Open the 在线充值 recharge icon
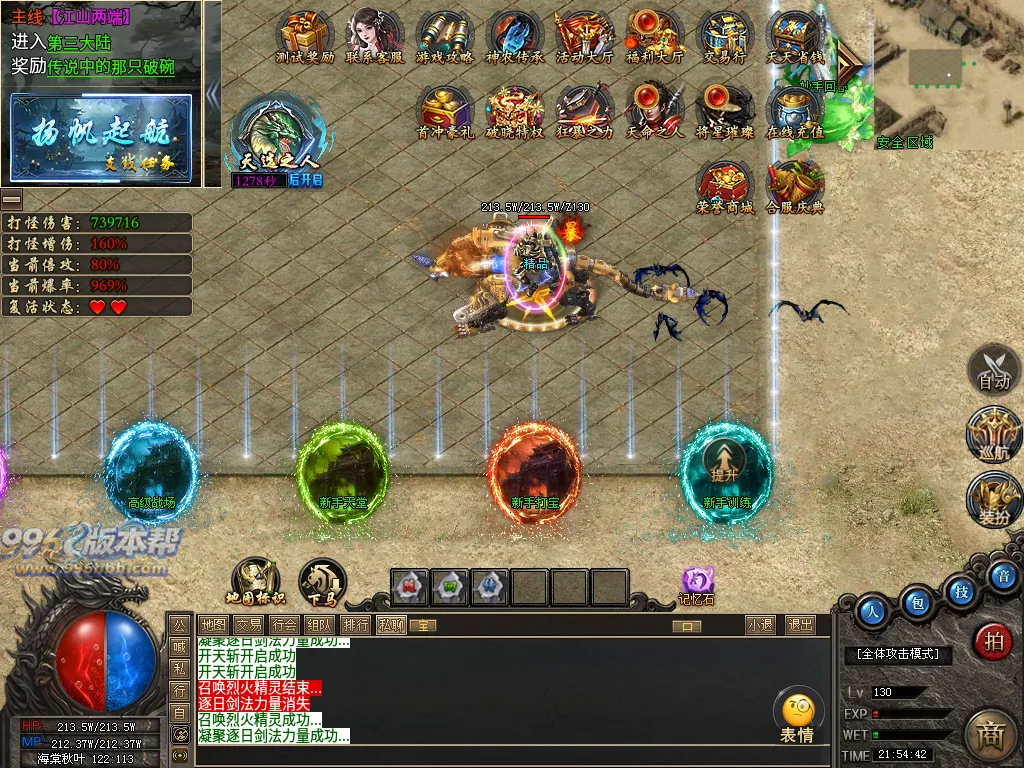Image resolution: width=1024 pixels, height=768 pixels. click(x=794, y=108)
